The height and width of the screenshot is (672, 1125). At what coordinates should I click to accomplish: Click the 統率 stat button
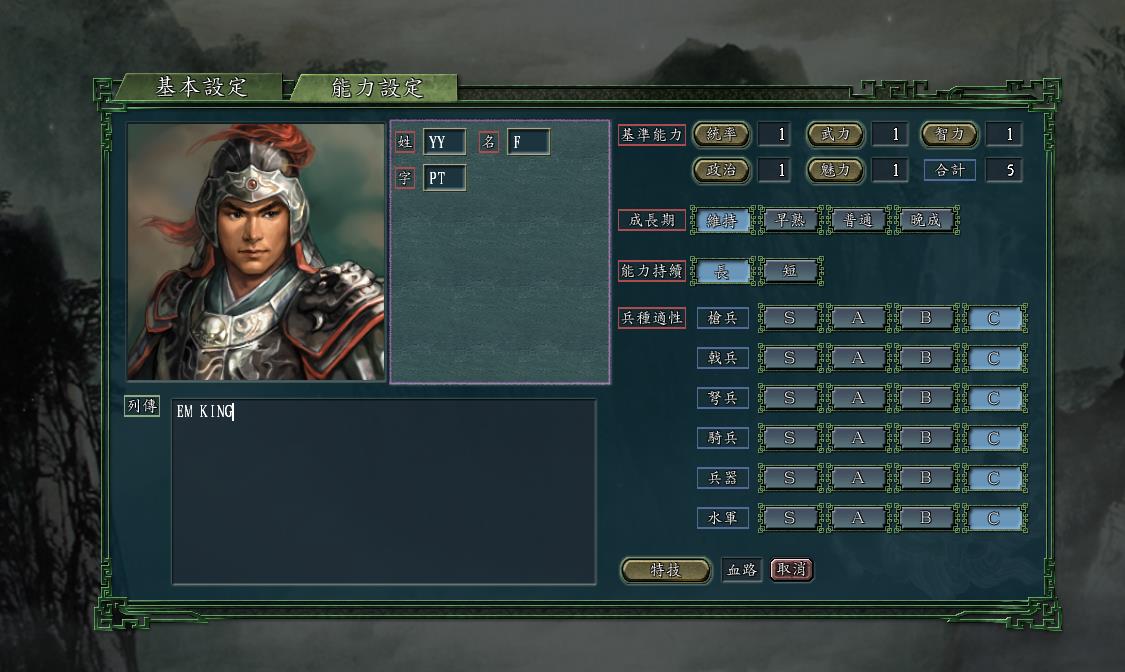[720, 134]
